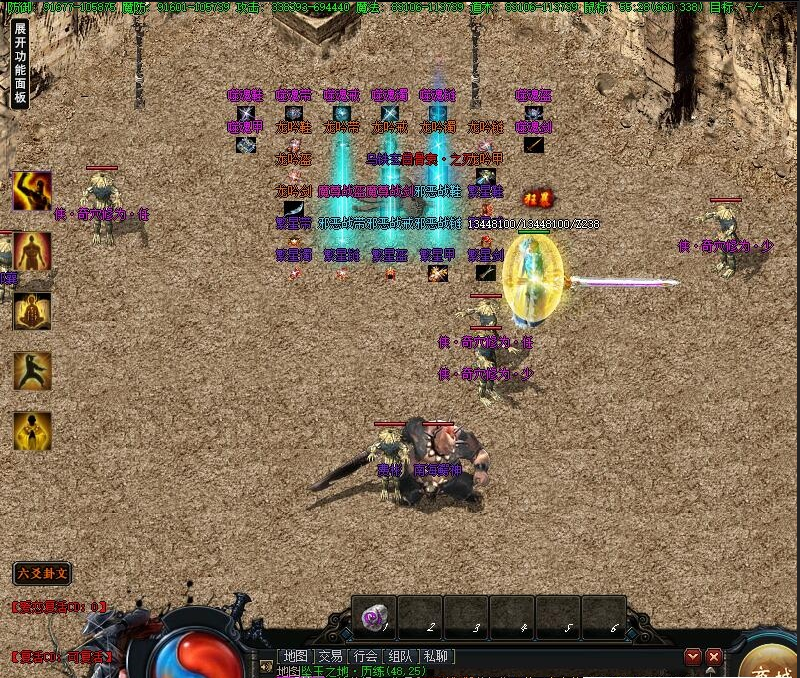Expand the 展开功能面板 function panel
The image size is (800, 678).
(20, 64)
